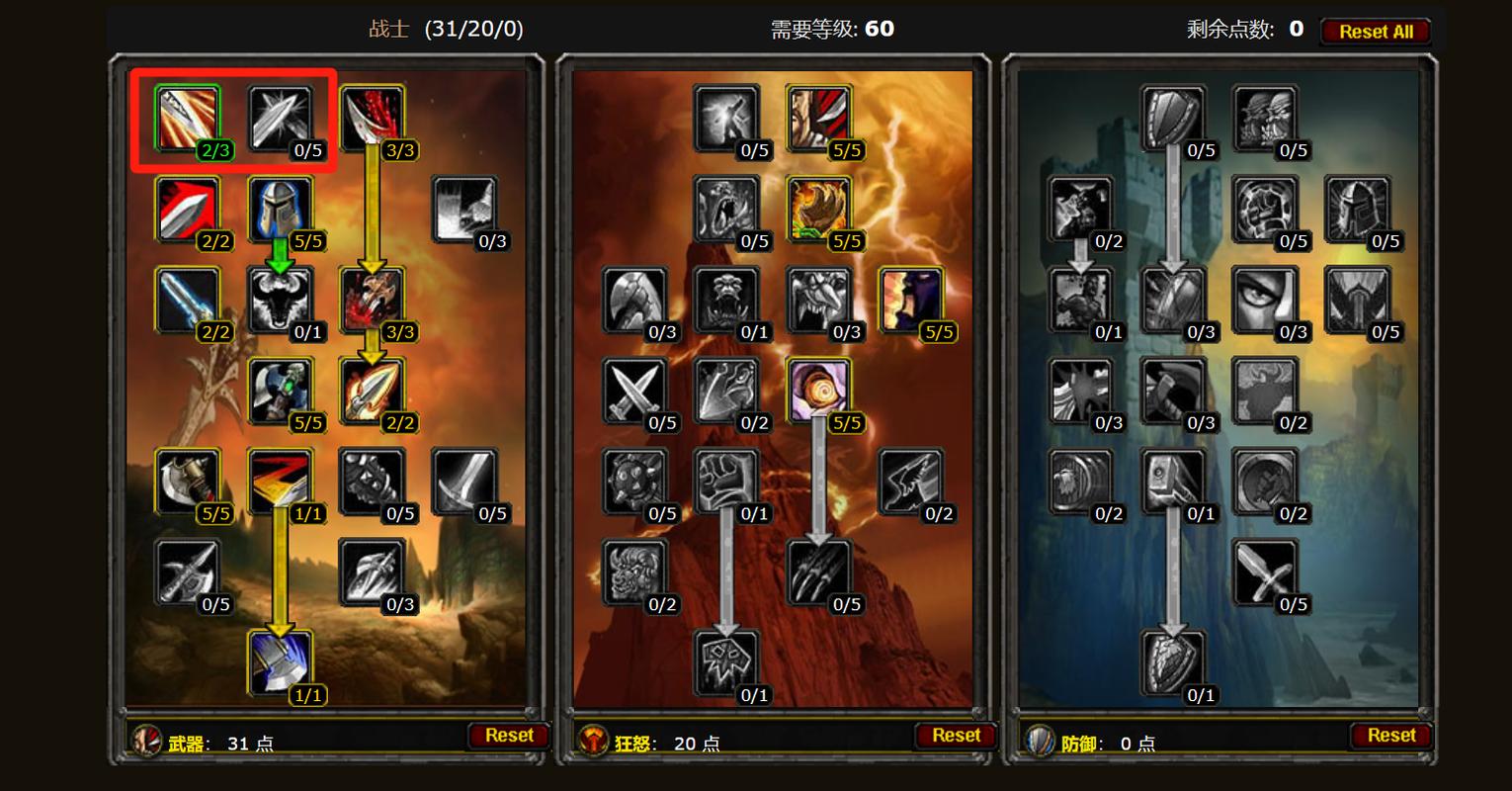1512x791 pixels.
Task: Click the Deep Wounds talent in Arms tree
Action: point(371,302)
